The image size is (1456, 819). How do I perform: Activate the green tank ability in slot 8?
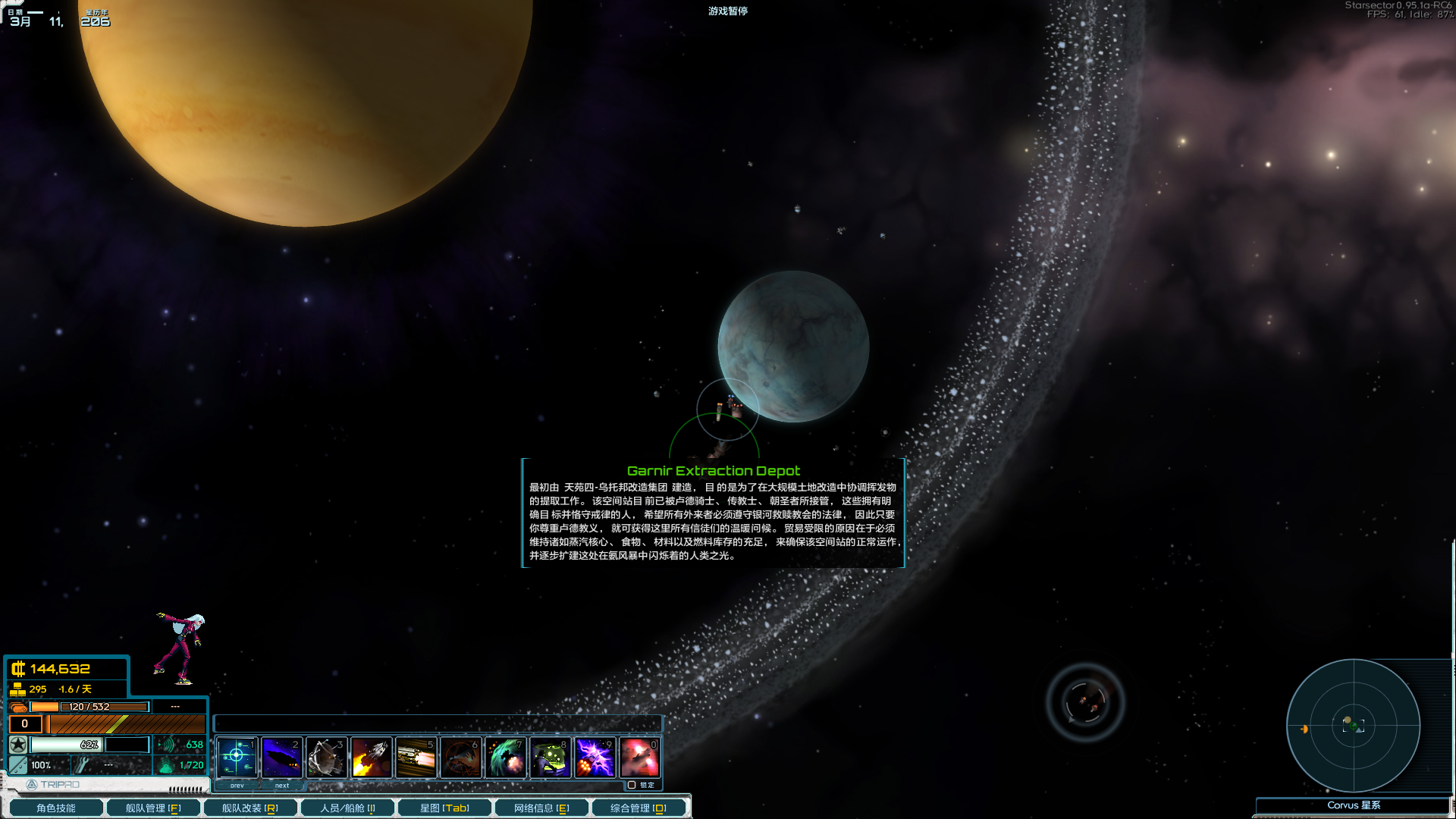point(550,757)
